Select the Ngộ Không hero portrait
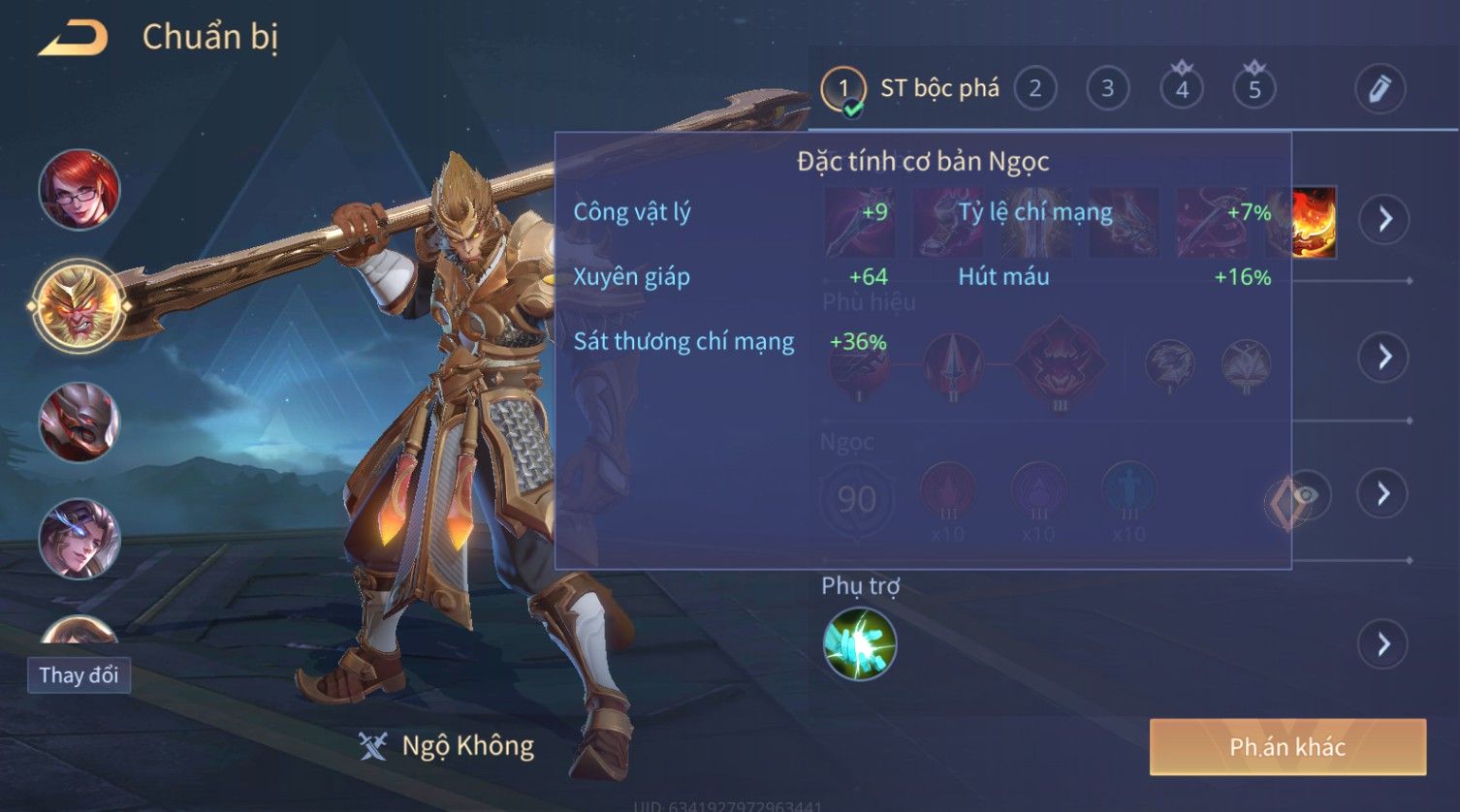Screen dimensions: 1460x812 click(79, 306)
